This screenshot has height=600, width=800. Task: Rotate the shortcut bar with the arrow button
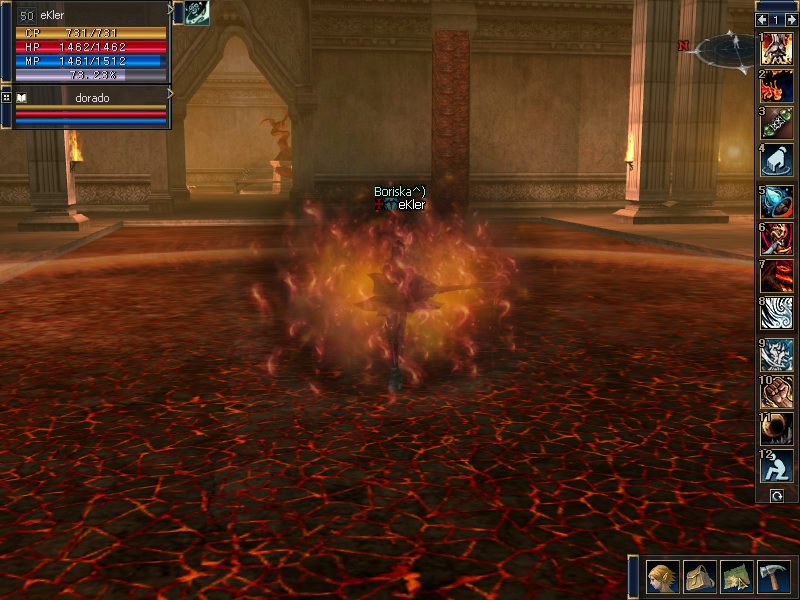point(776,496)
